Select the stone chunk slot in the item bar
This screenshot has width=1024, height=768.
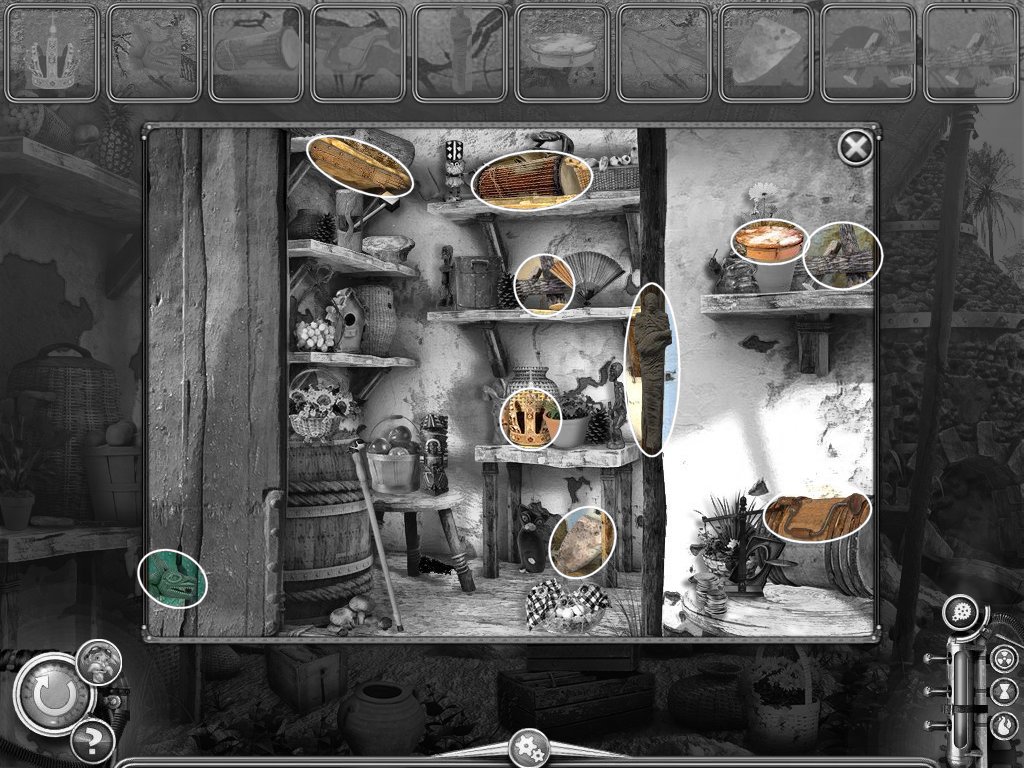(x=766, y=53)
